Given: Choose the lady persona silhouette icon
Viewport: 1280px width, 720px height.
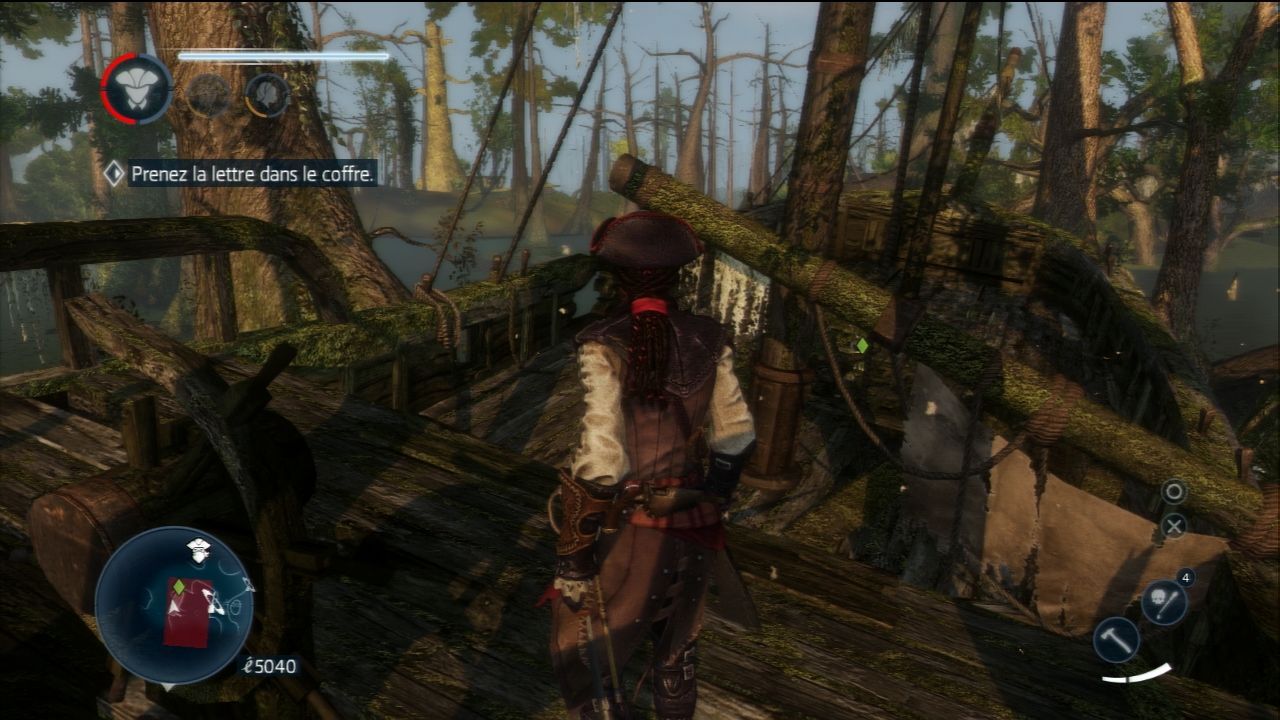Looking at the screenshot, I should pos(268,95).
